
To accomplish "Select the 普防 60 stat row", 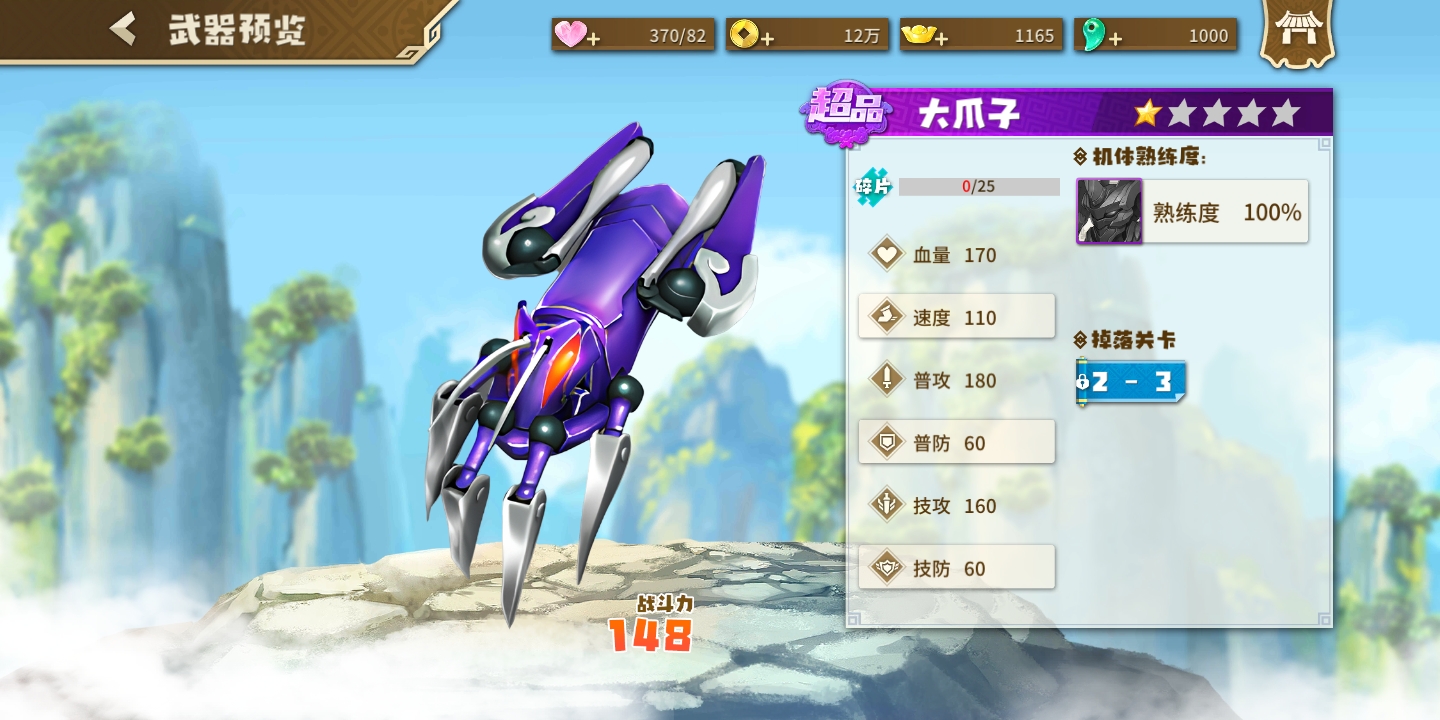I will (x=956, y=442).
